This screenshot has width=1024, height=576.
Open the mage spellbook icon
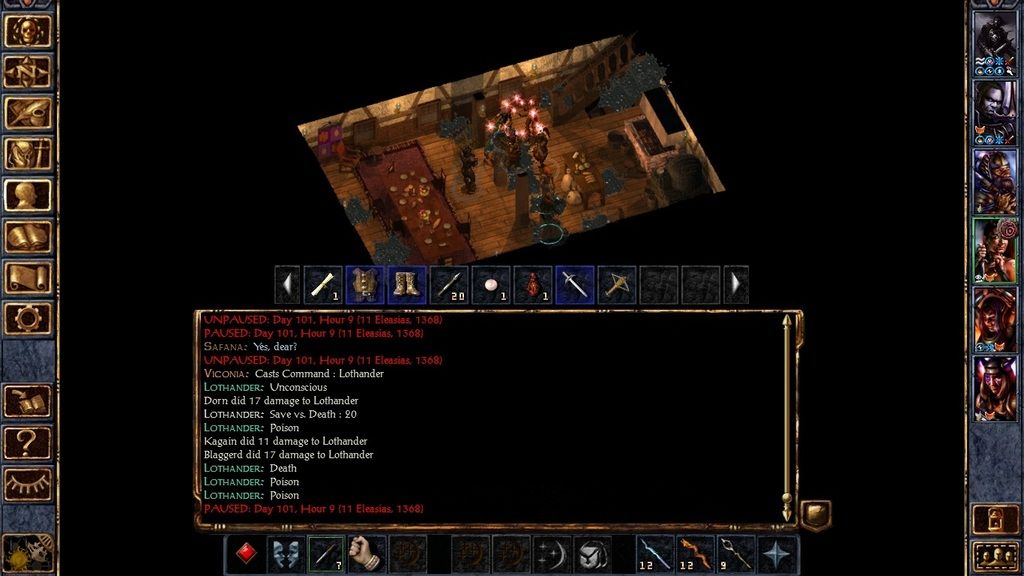pos(28,237)
